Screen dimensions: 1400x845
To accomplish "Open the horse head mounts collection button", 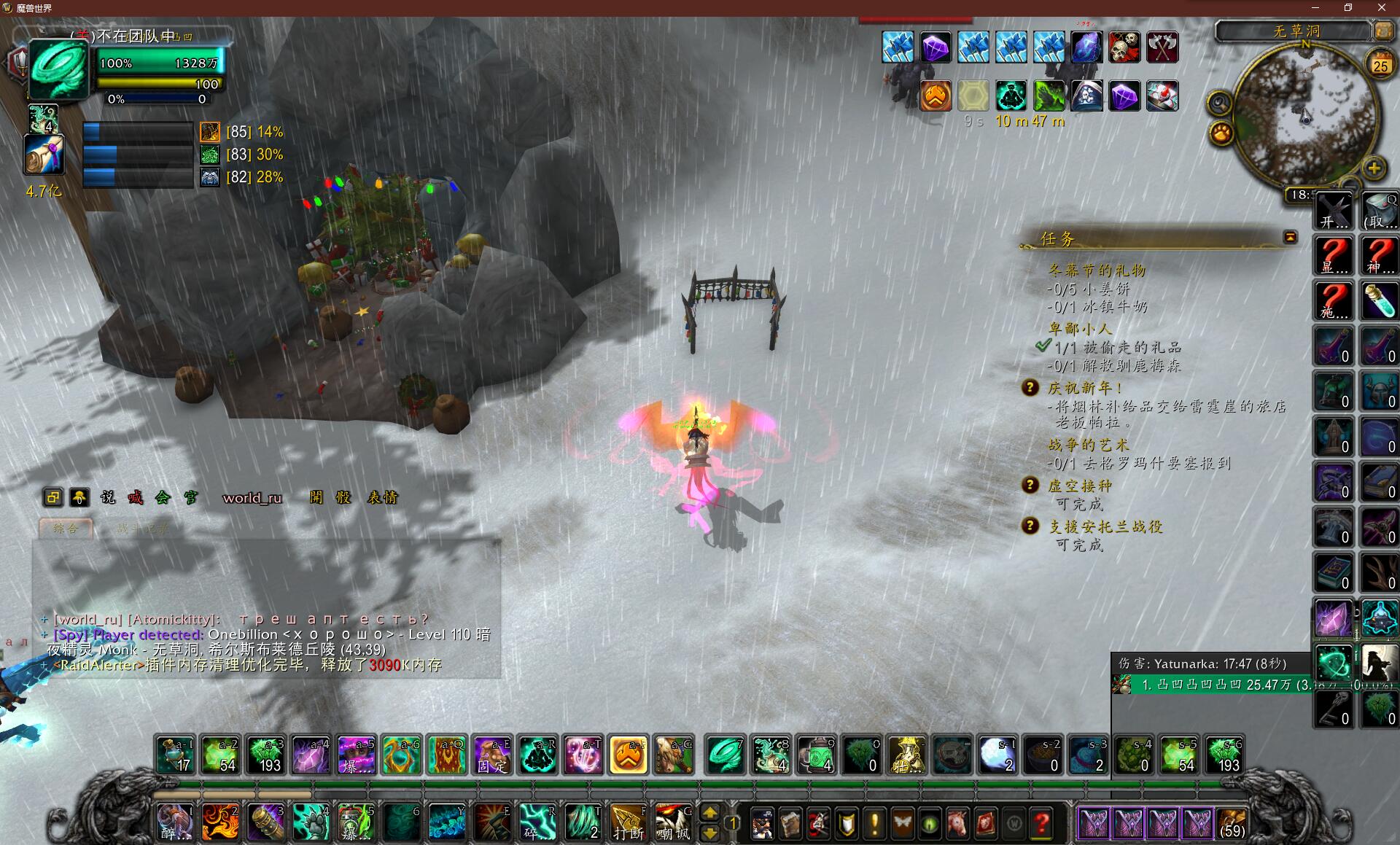I will pyautogui.click(x=957, y=824).
